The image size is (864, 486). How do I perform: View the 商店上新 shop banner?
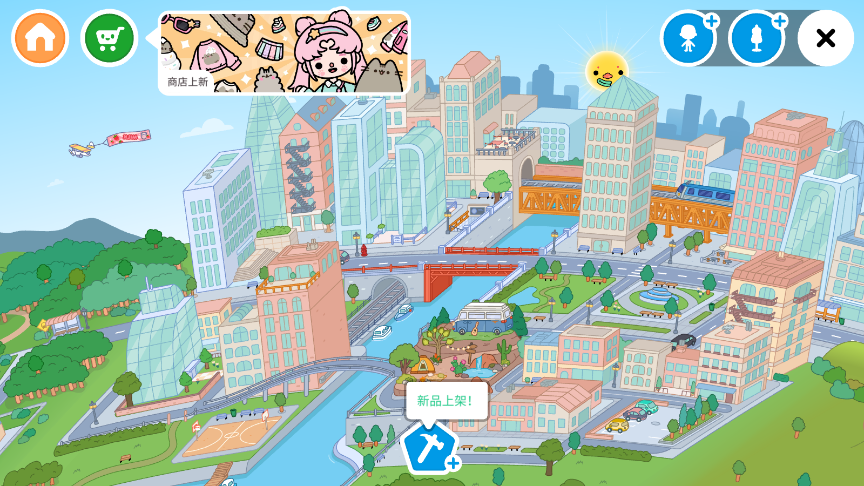(x=284, y=53)
